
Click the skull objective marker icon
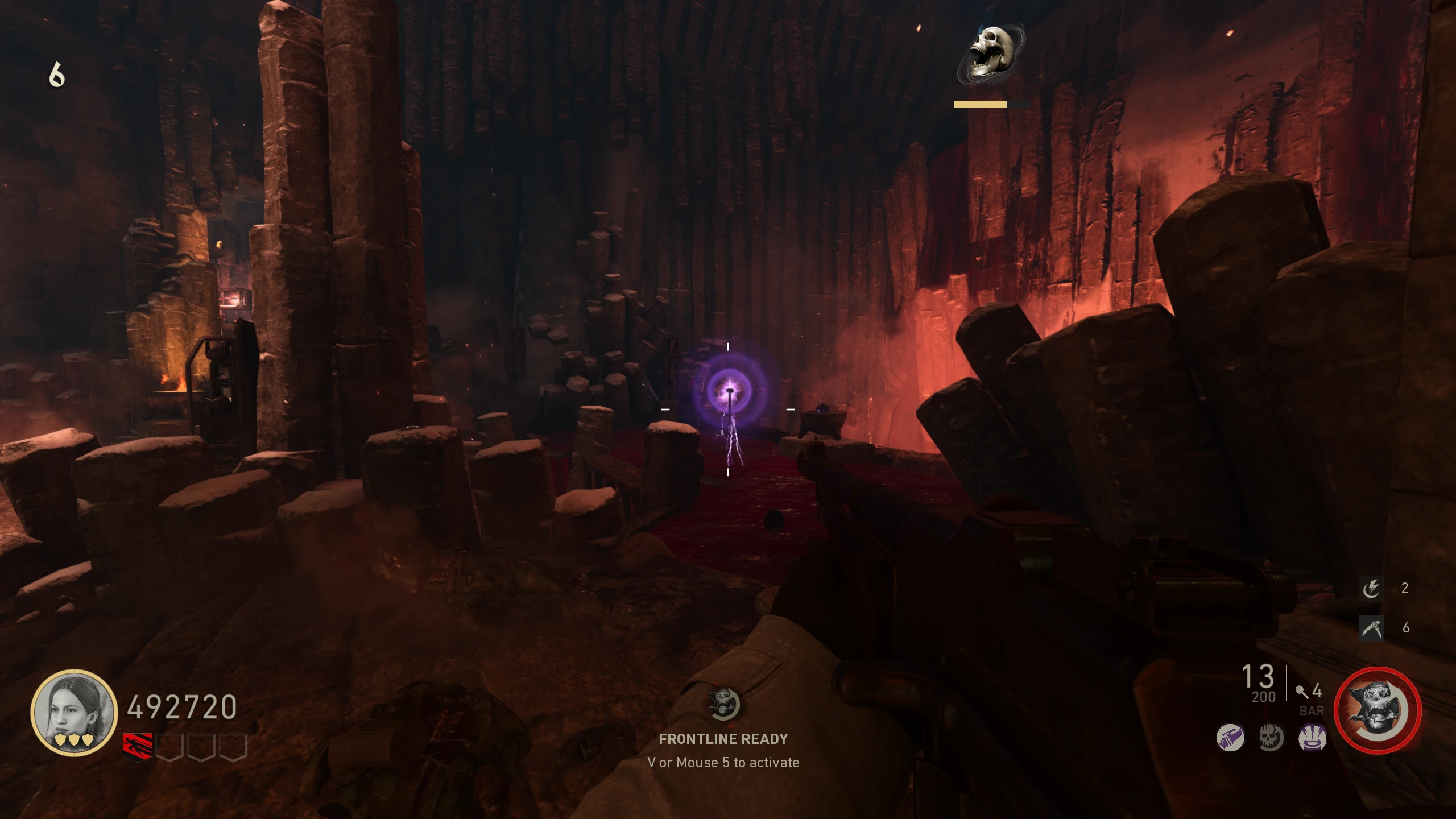pos(991,53)
